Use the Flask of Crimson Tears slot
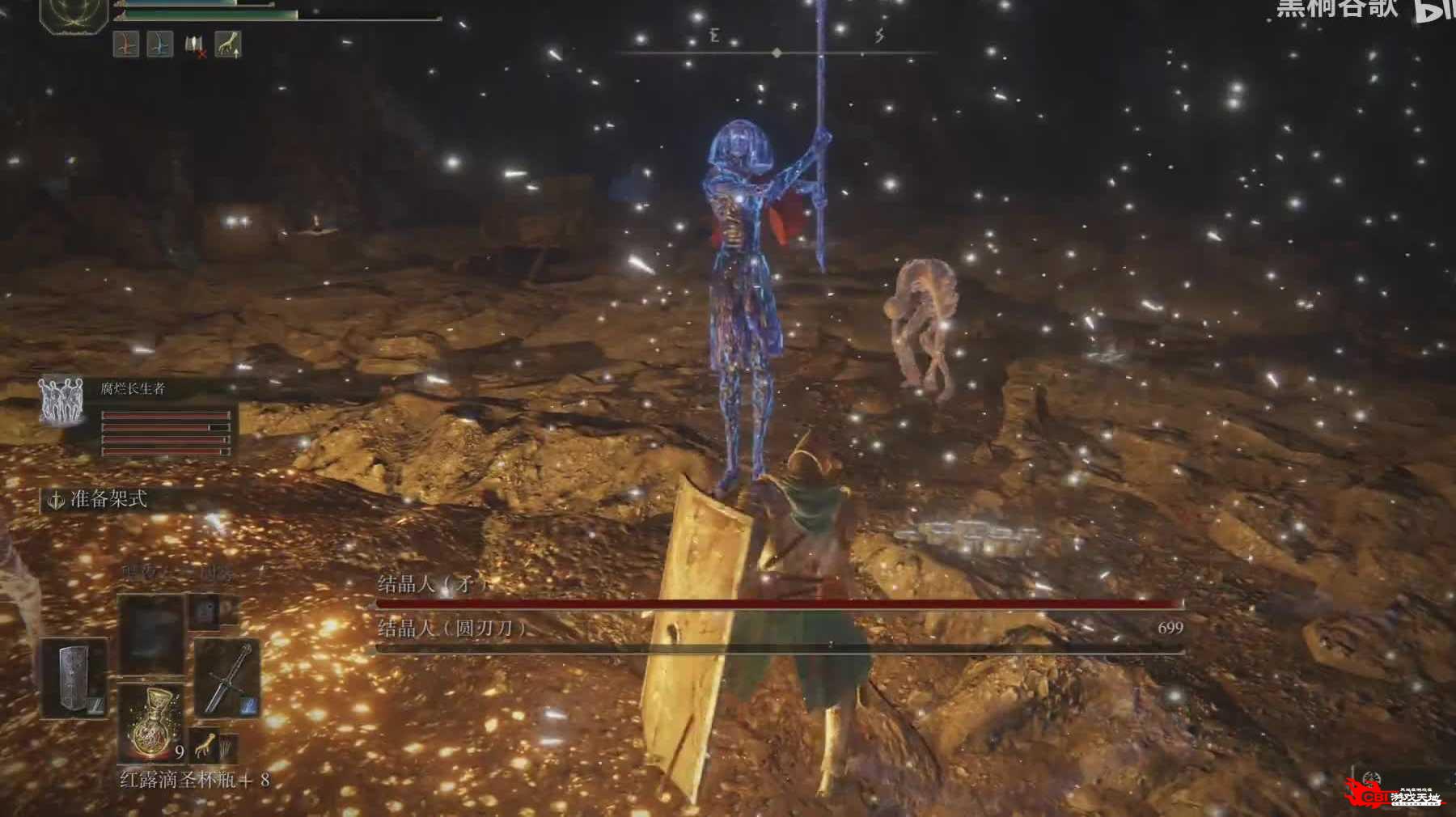 (x=150, y=724)
